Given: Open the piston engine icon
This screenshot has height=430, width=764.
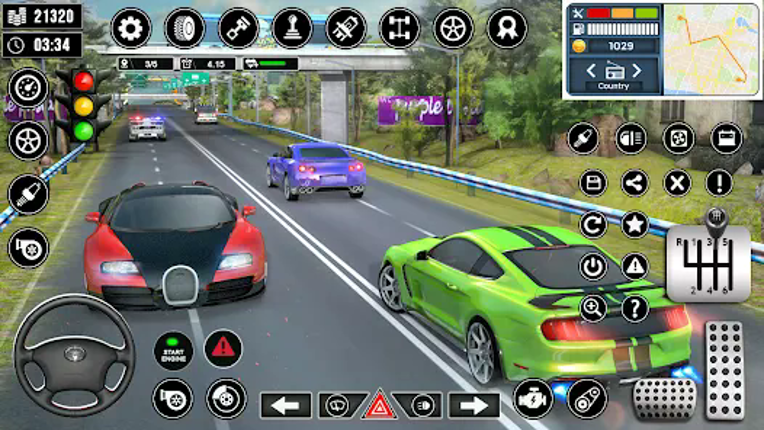Looking at the screenshot, I should 239,28.
